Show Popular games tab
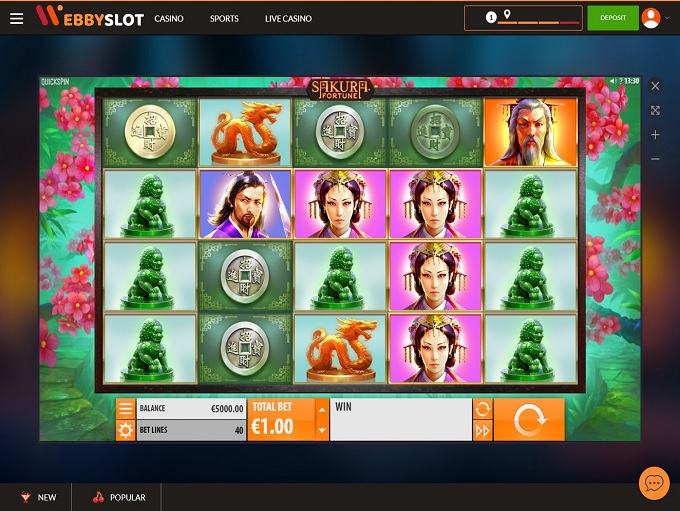 point(119,497)
